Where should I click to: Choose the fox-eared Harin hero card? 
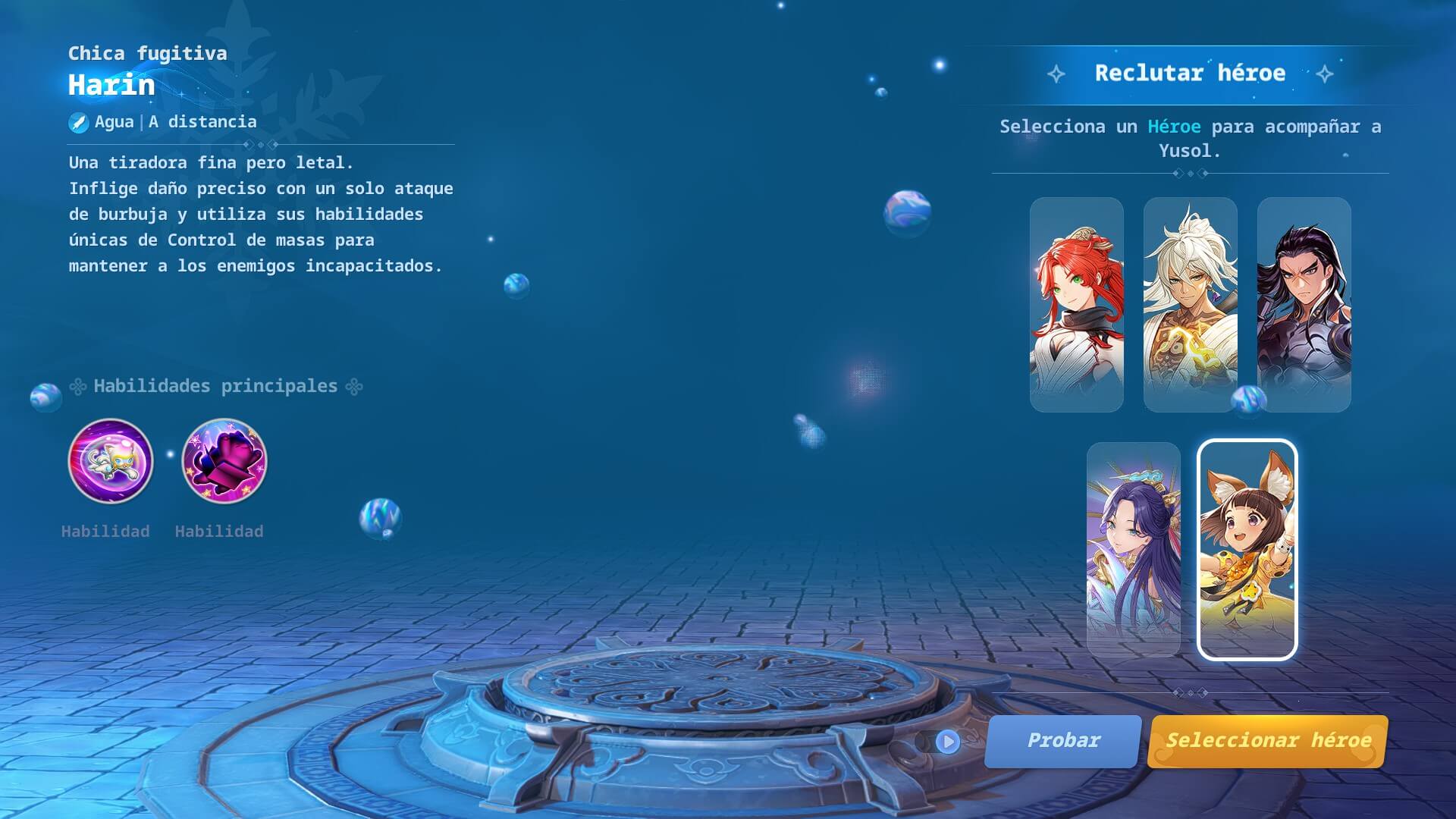tap(1247, 549)
